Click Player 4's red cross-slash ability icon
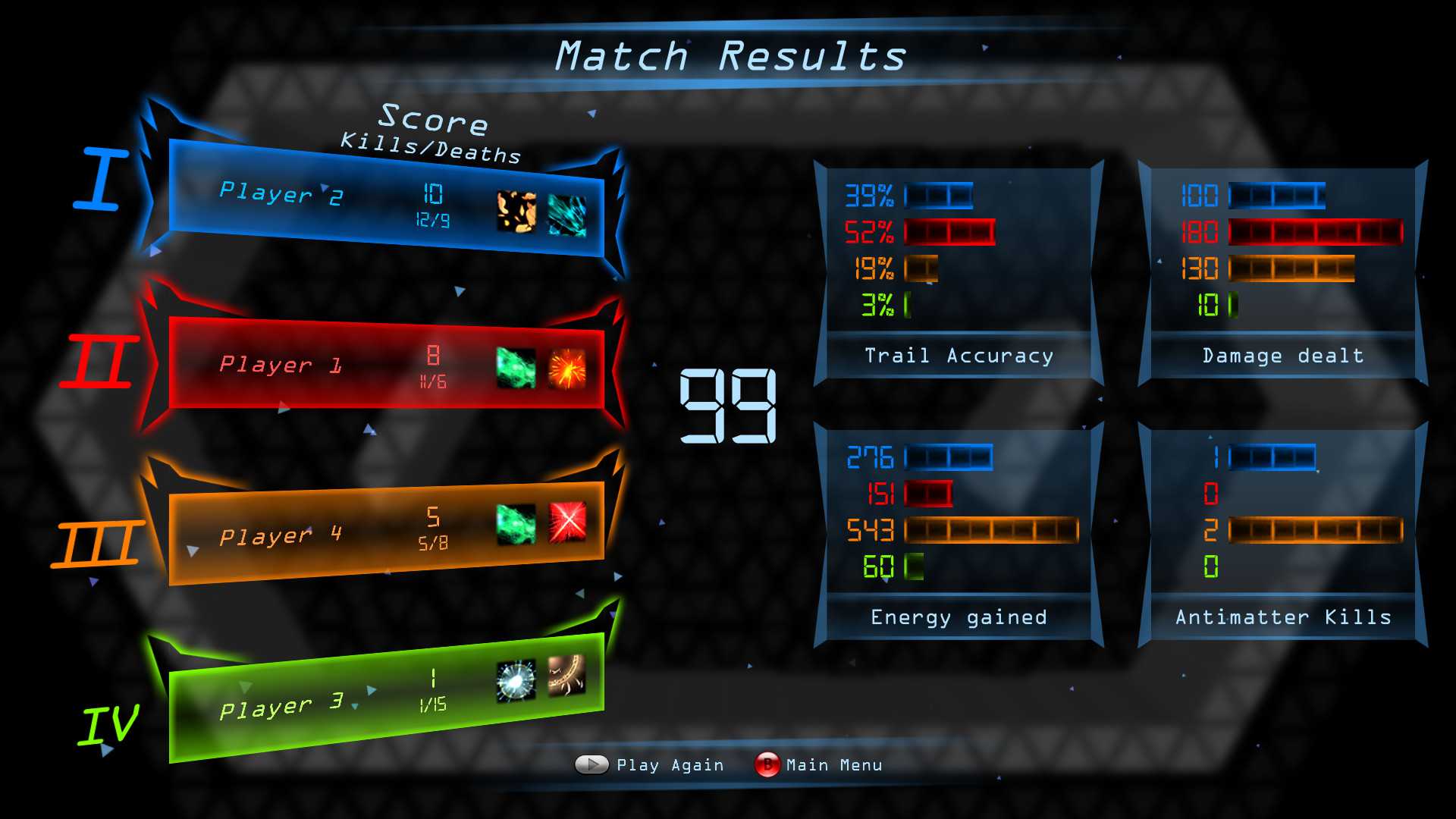The image size is (1456, 819). (567, 522)
